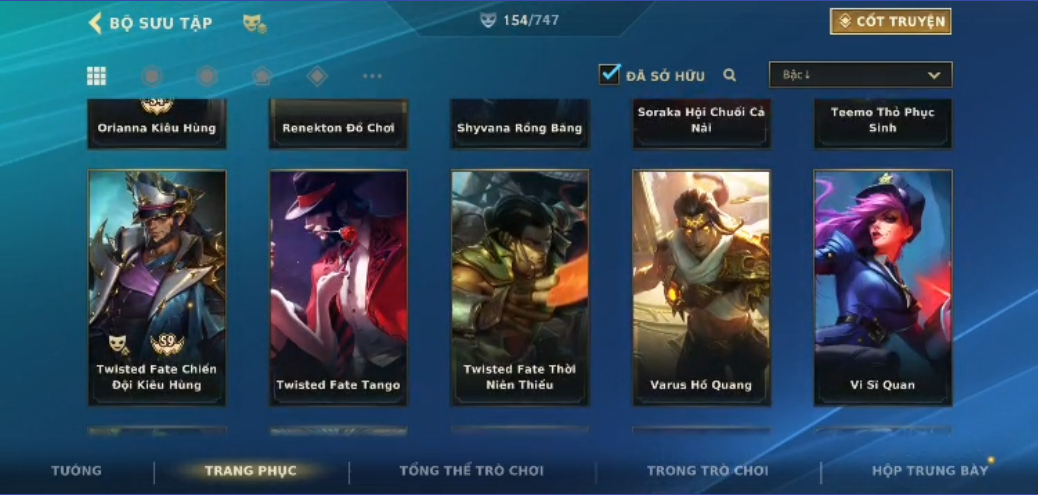Choose the Twisted Fate Tango skin card
Image resolution: width=1038 pixels, height=495 pixels.
coord(338,287)
